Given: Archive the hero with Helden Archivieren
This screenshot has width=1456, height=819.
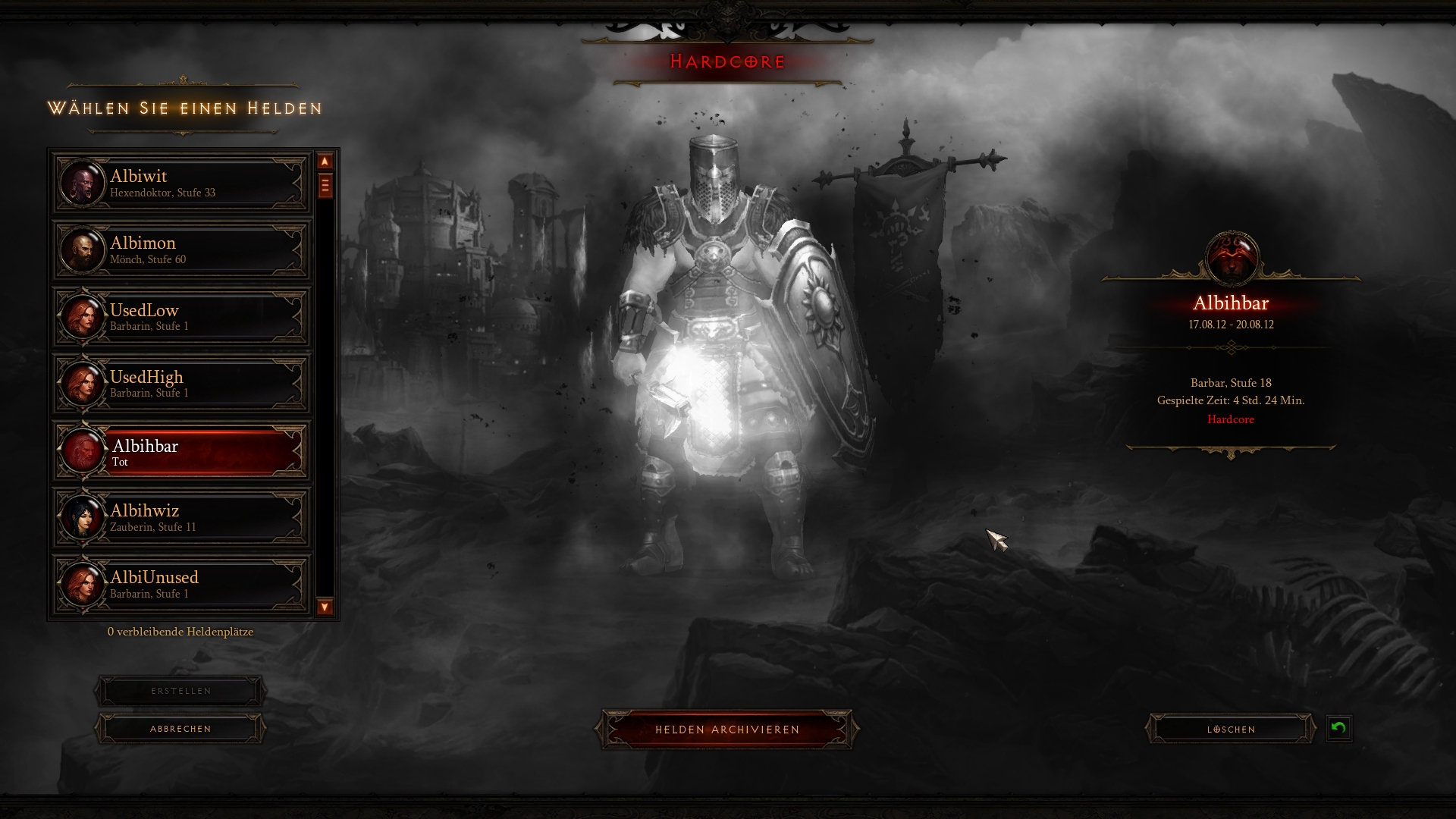Looking at the screenshot, I should (x=727, y=730).
